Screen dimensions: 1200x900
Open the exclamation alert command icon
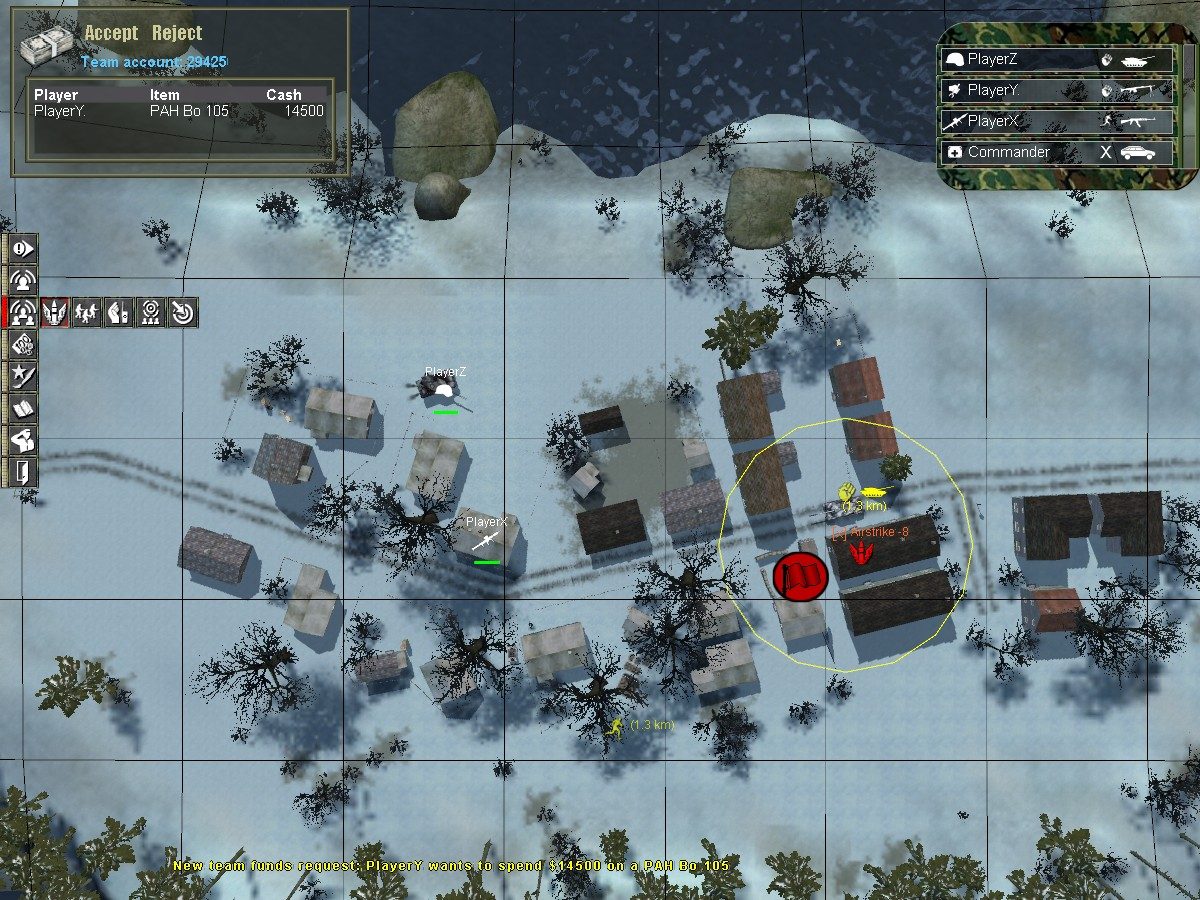coord(22,247)
